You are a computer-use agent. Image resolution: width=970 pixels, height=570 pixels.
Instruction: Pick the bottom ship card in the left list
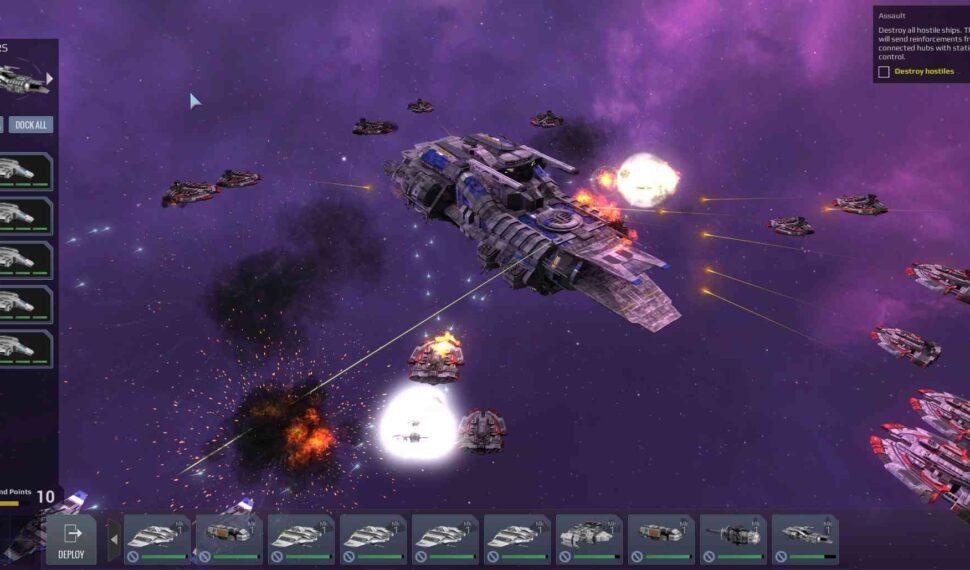(25, 348)
